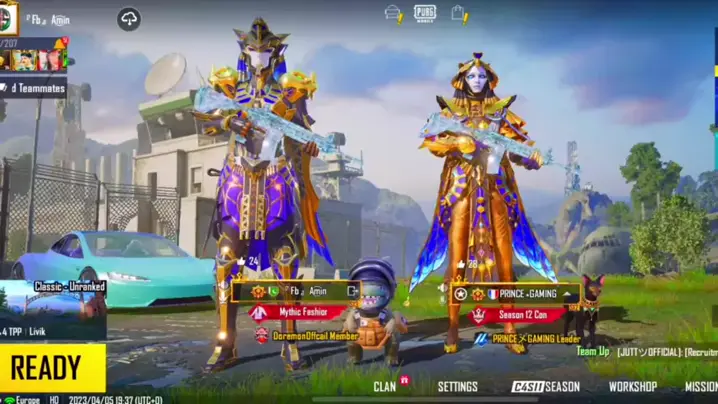Open the Mission menu
The width and height of the screenshot is (718, 404).
700,386
